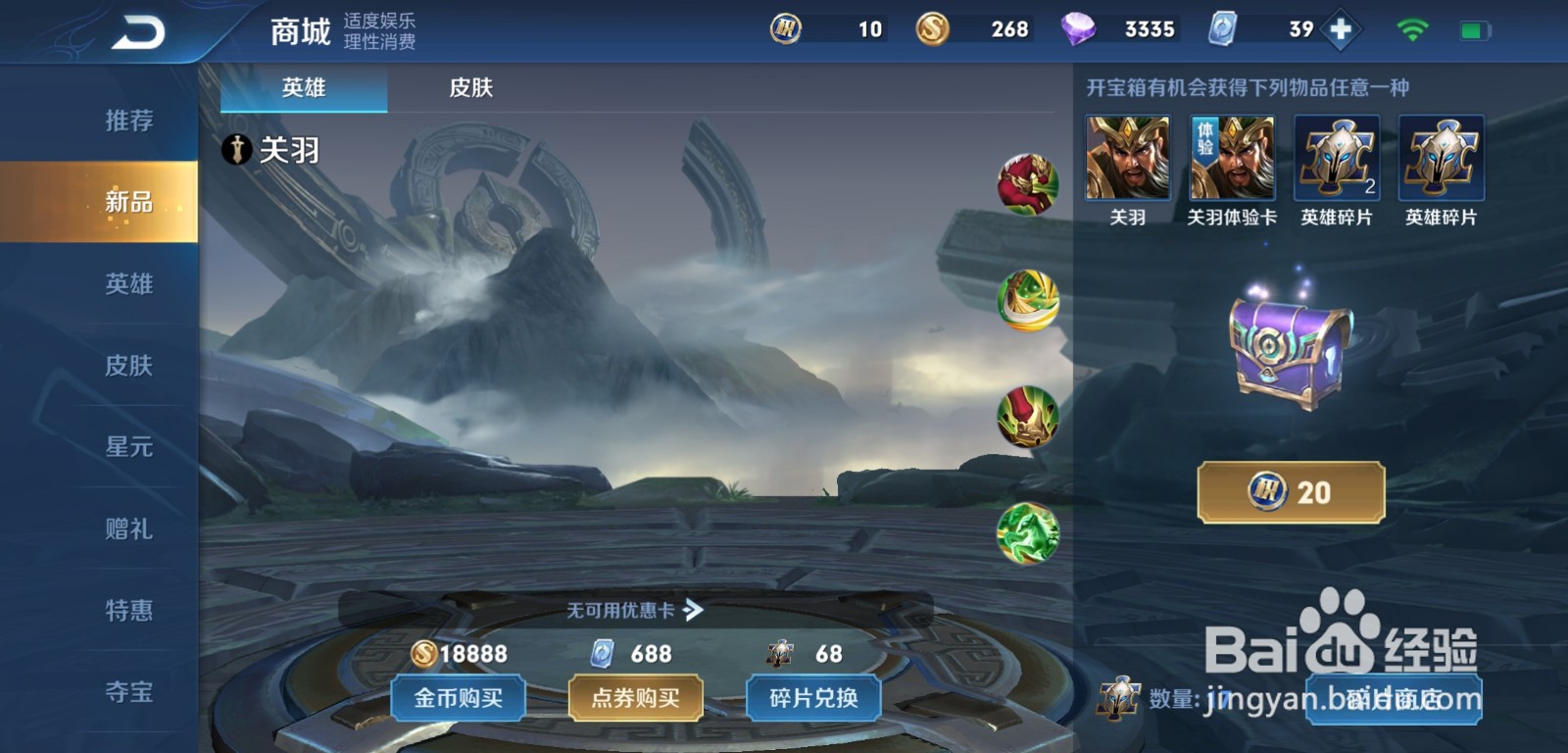This screenshot has height=753, width=1568.
Task: Click the 碎片兑换 exchange button
Action: (813, 698)
